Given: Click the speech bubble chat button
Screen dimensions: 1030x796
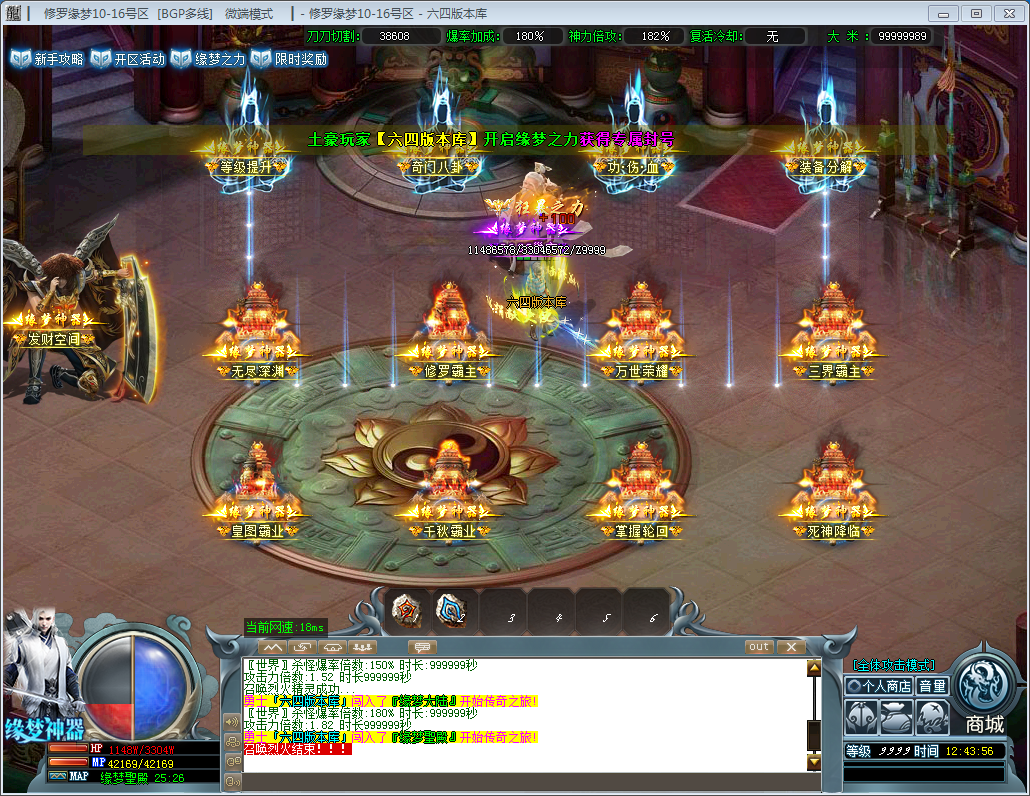Looking at the screenshot, I should [x=422, y=647].
